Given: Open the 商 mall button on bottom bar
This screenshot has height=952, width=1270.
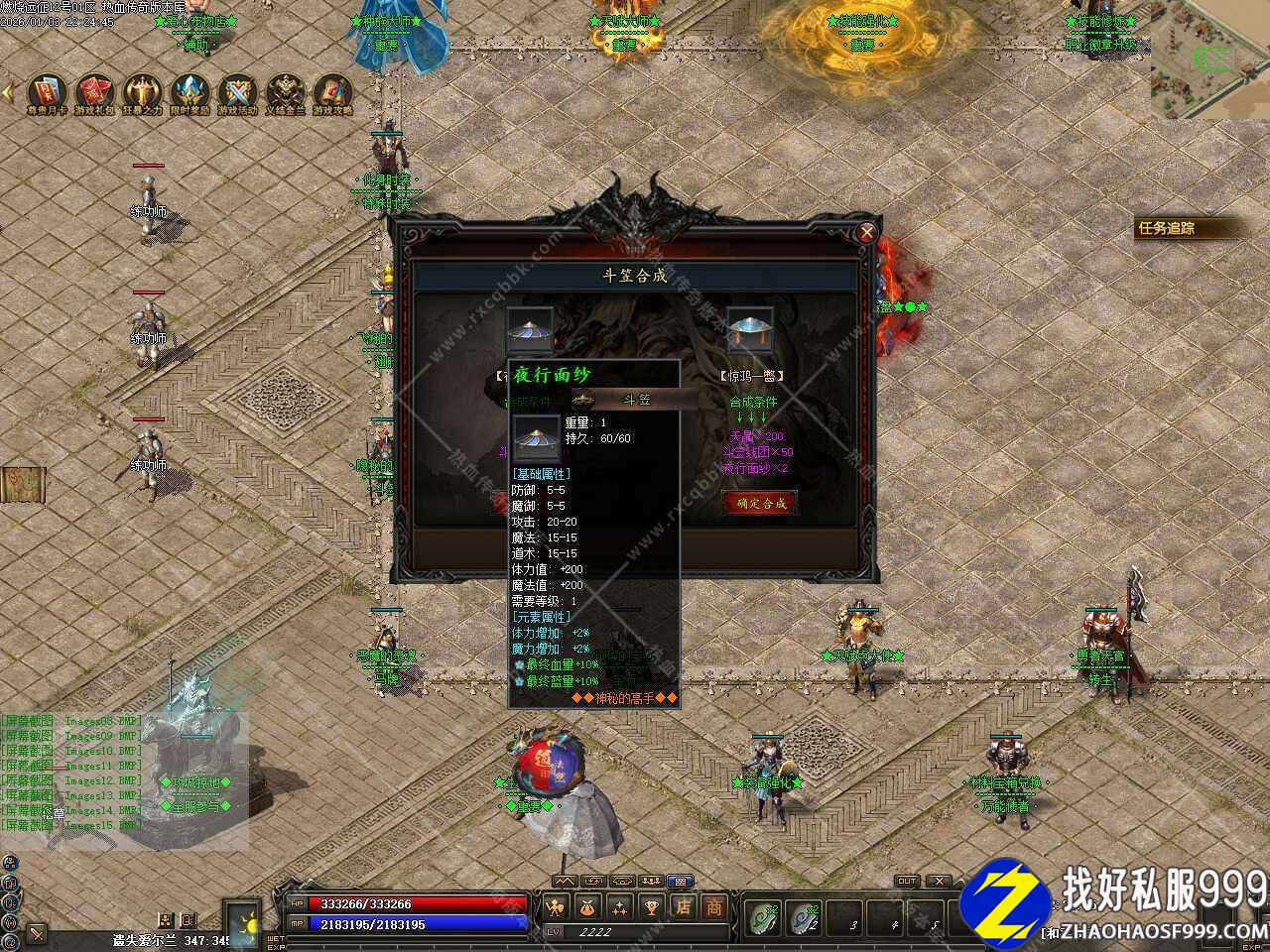Looking at the screenshot, I should 714,906.
